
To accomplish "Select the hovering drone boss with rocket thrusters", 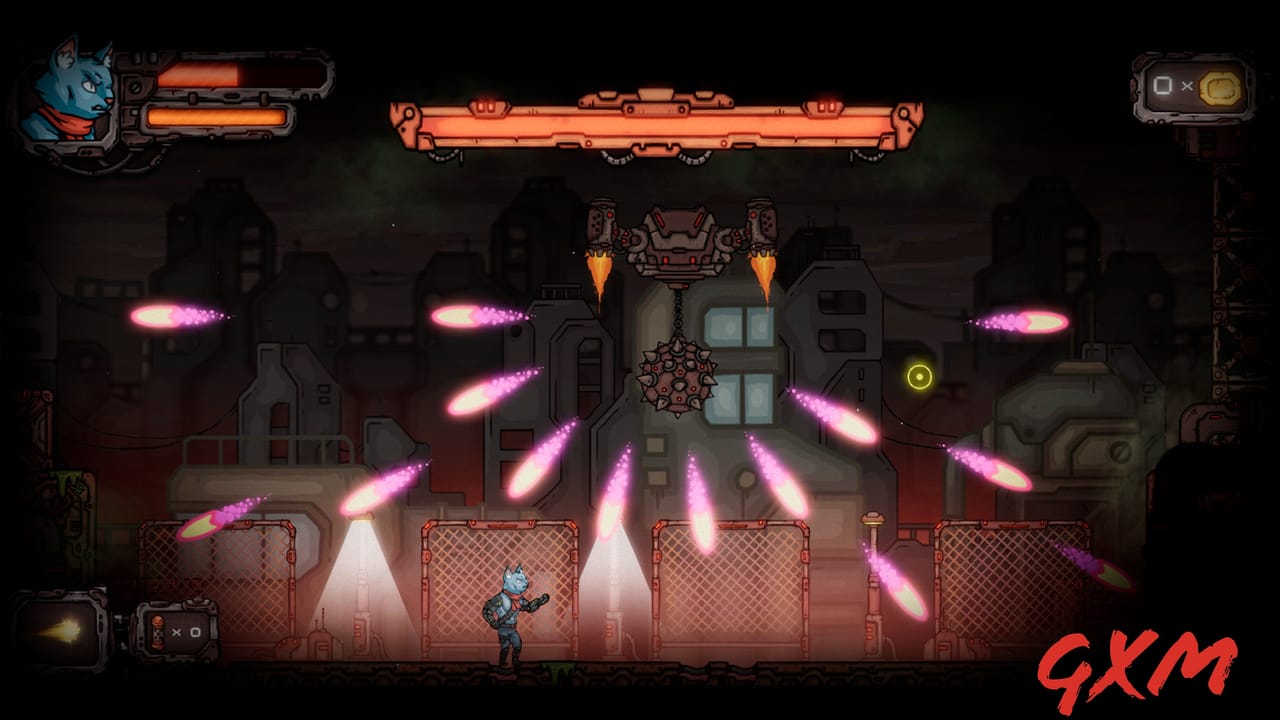I will (678, 240).
